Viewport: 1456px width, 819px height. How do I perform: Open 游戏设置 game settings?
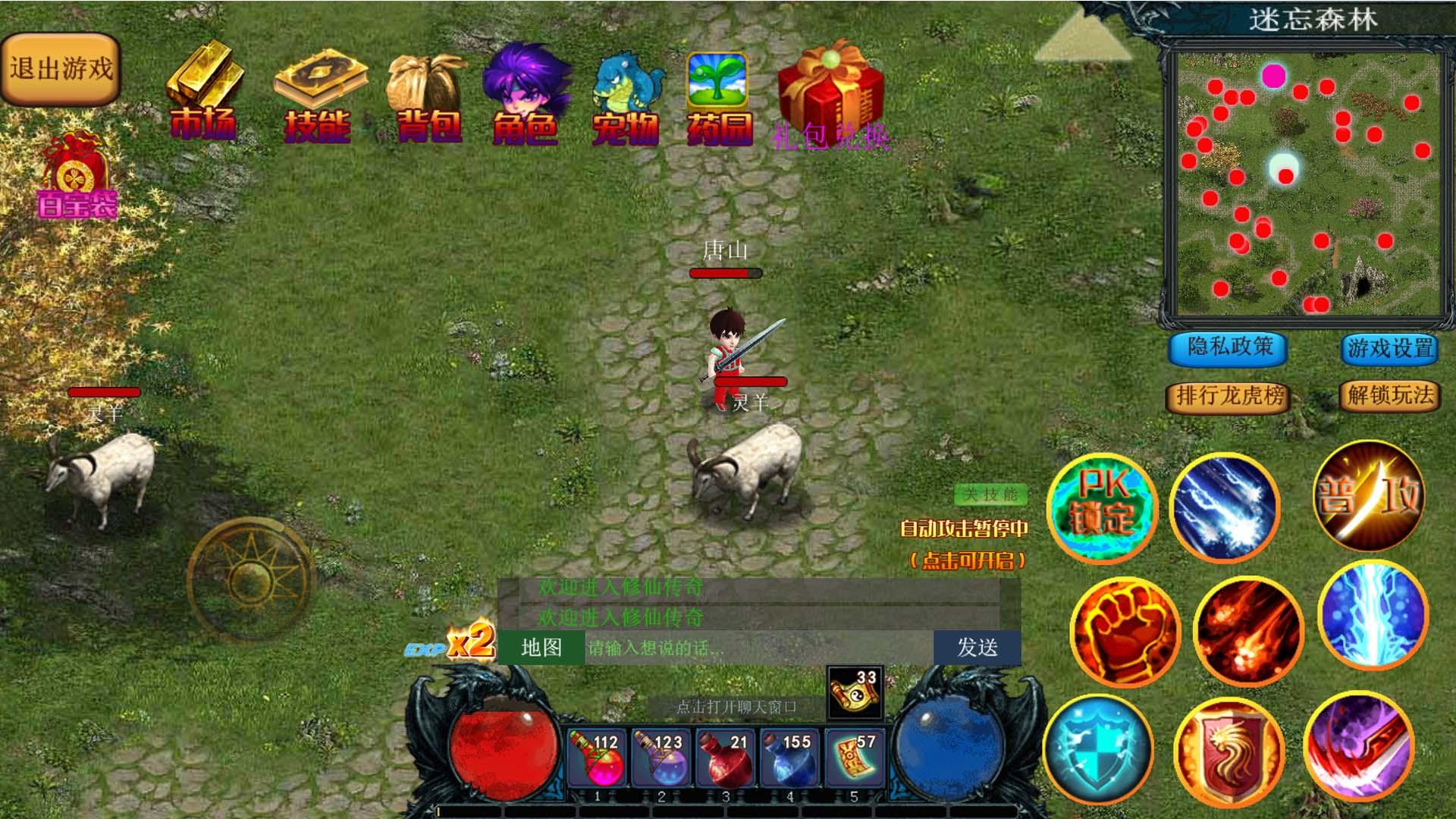[1390, 349]
